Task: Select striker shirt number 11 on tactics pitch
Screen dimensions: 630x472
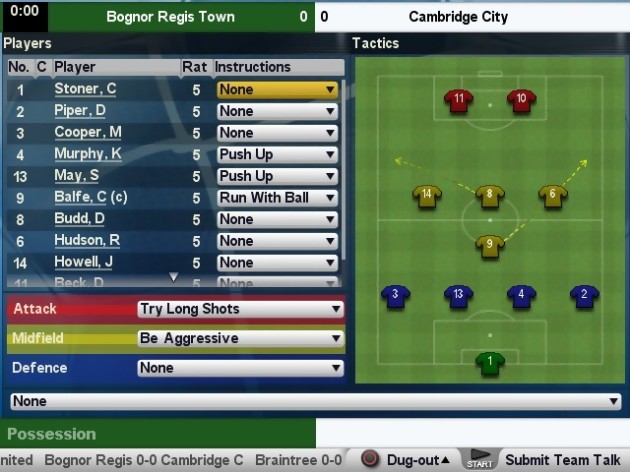Action: click(459, 100)
